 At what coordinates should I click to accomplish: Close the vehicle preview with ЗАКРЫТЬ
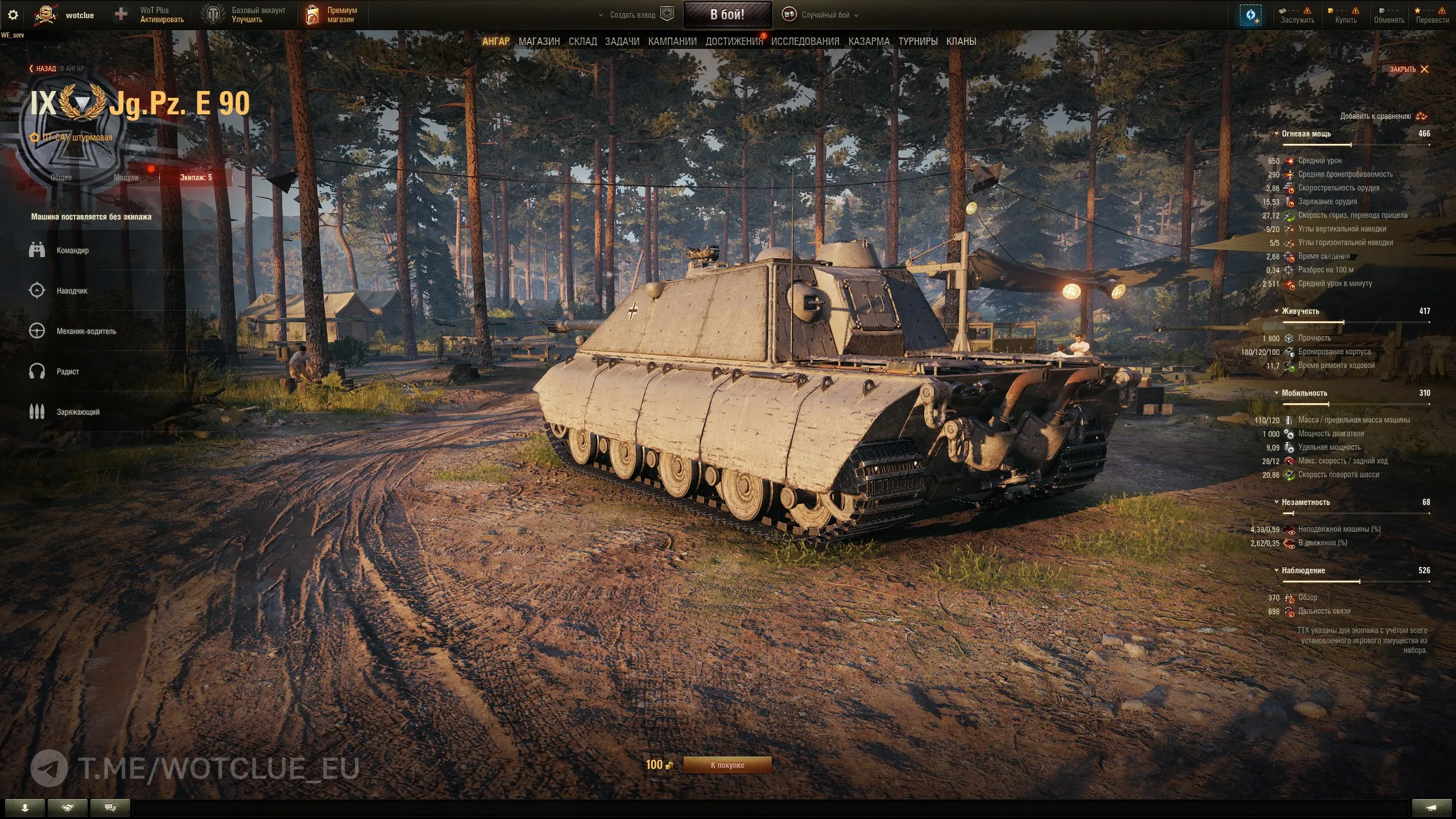[1409, 69]
